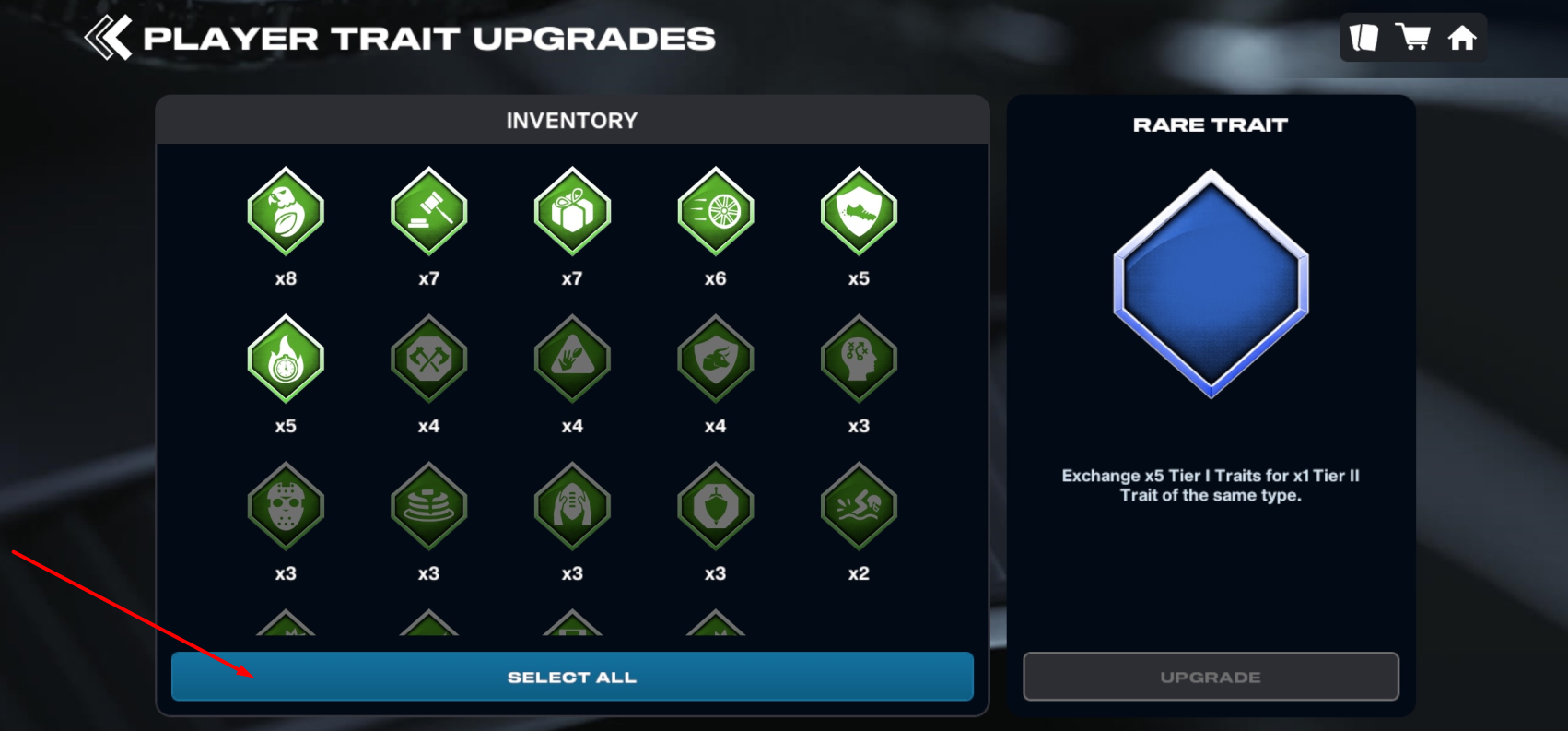Open the shopping cart store

(x=1412, y=38)
